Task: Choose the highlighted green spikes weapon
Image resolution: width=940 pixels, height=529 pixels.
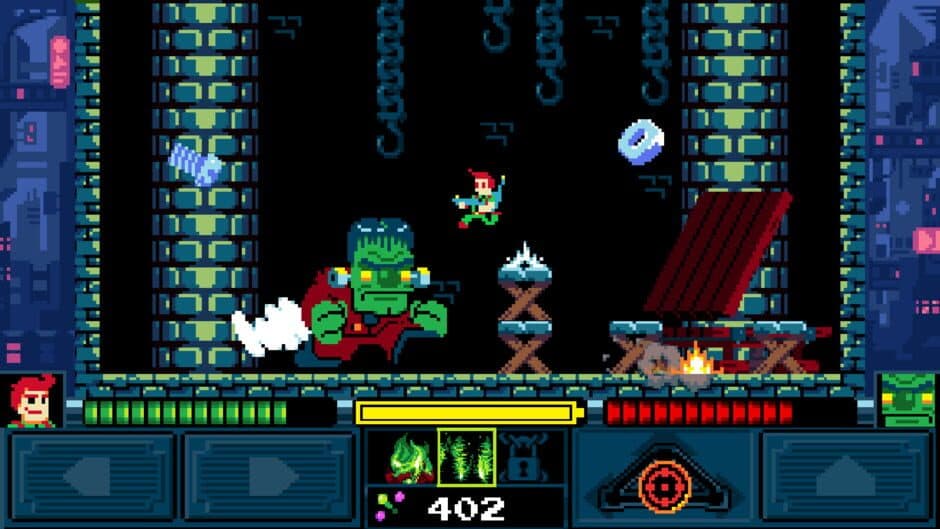Action: click(466, 456)
